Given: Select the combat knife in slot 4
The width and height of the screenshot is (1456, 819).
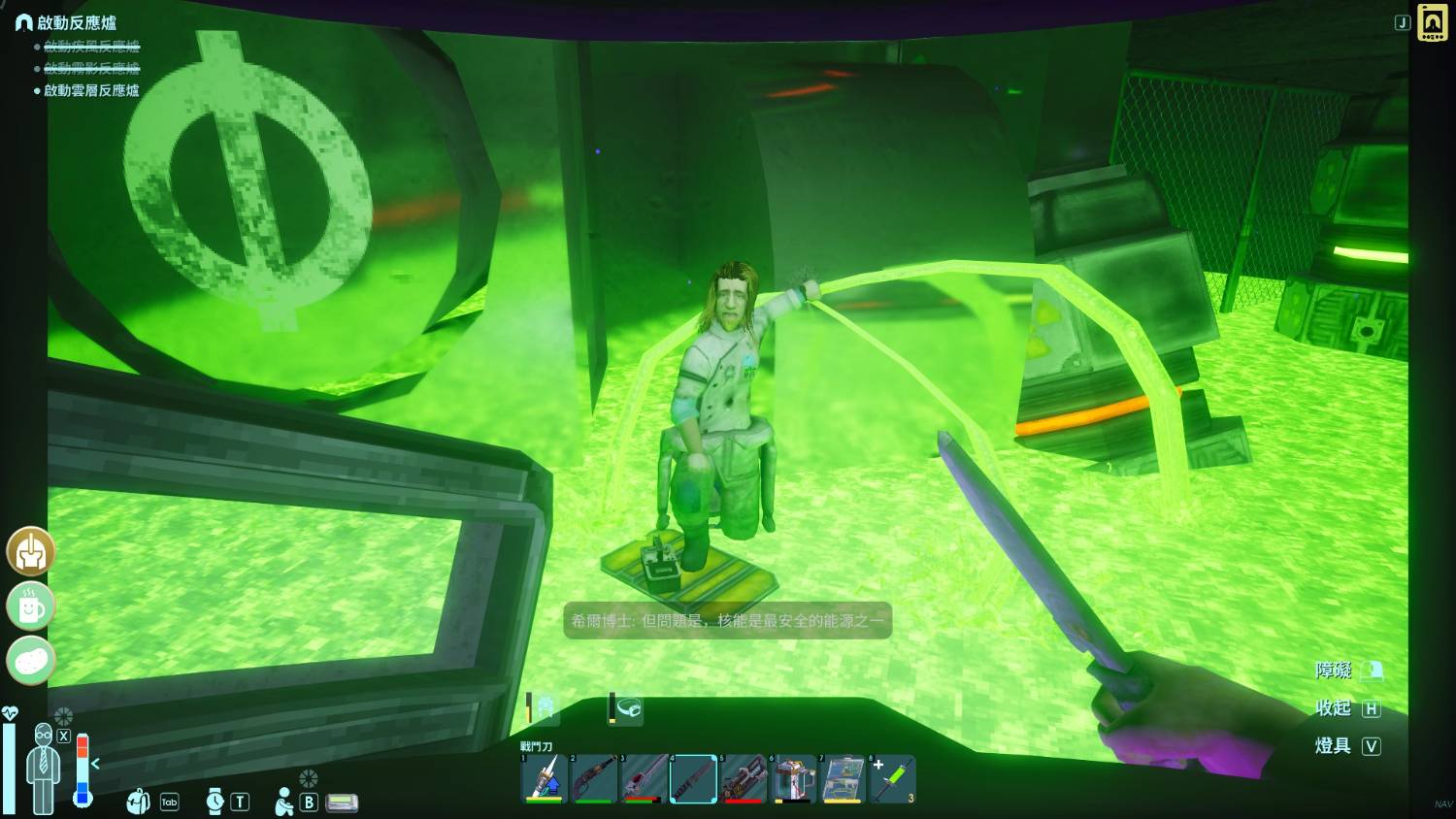Looking at the screenshot, I should point(693,778).
